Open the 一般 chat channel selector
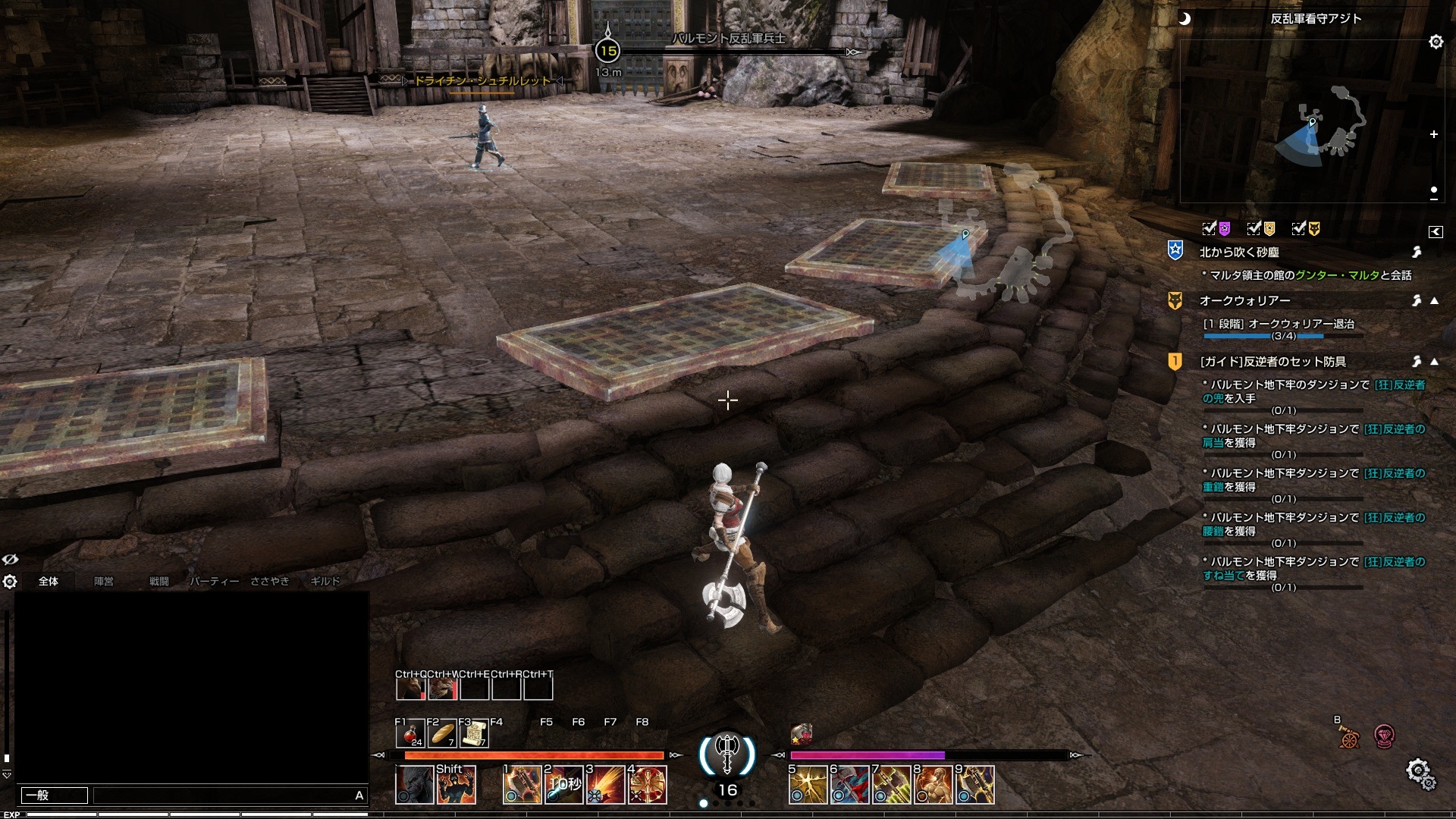 pyautogui.click(x=54, y=795)
